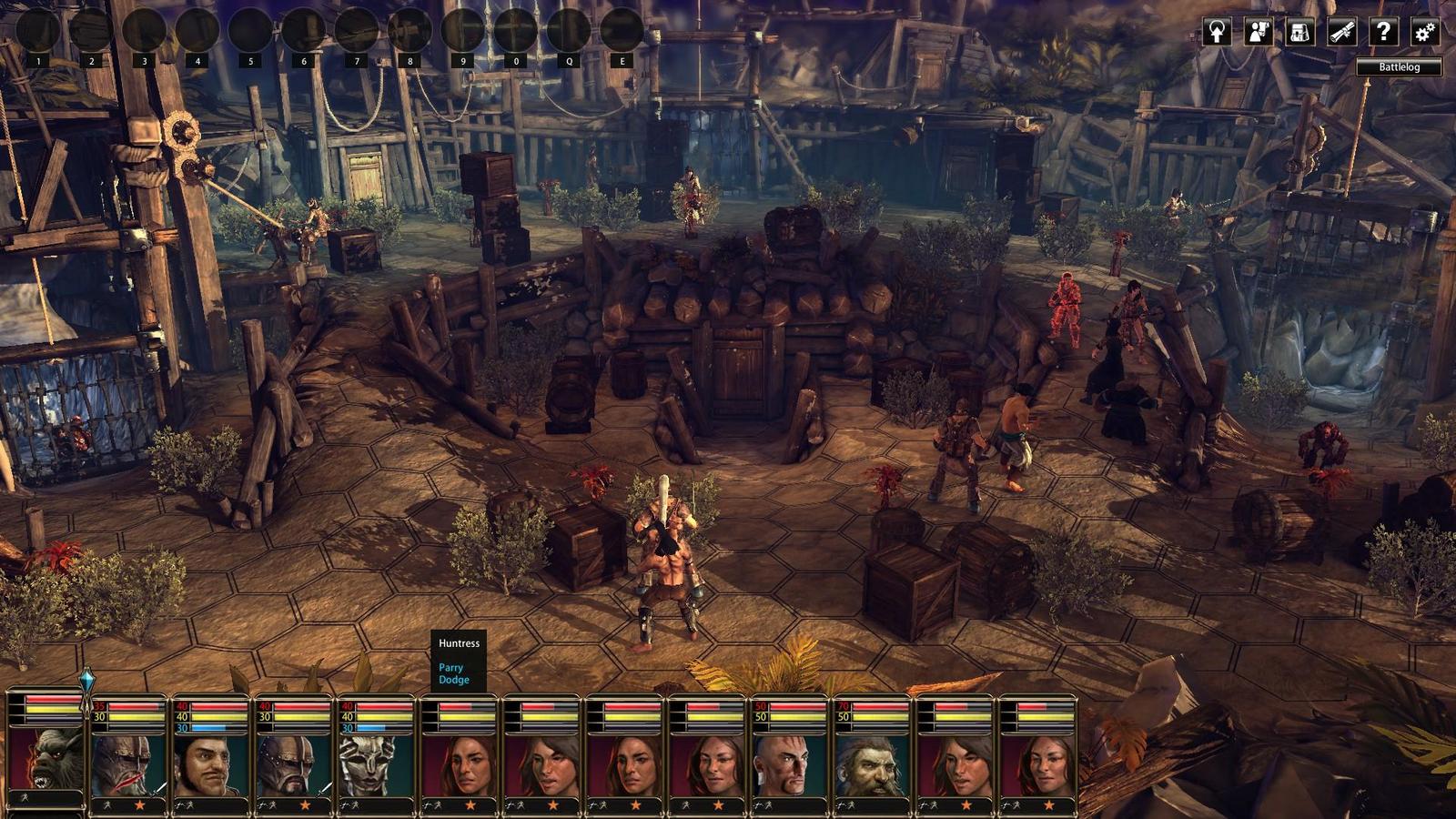Image resolution: width=1456 pixels, height=819 pixels.
Task: Show help with the question mark
Action: (x=1383, y=33)
